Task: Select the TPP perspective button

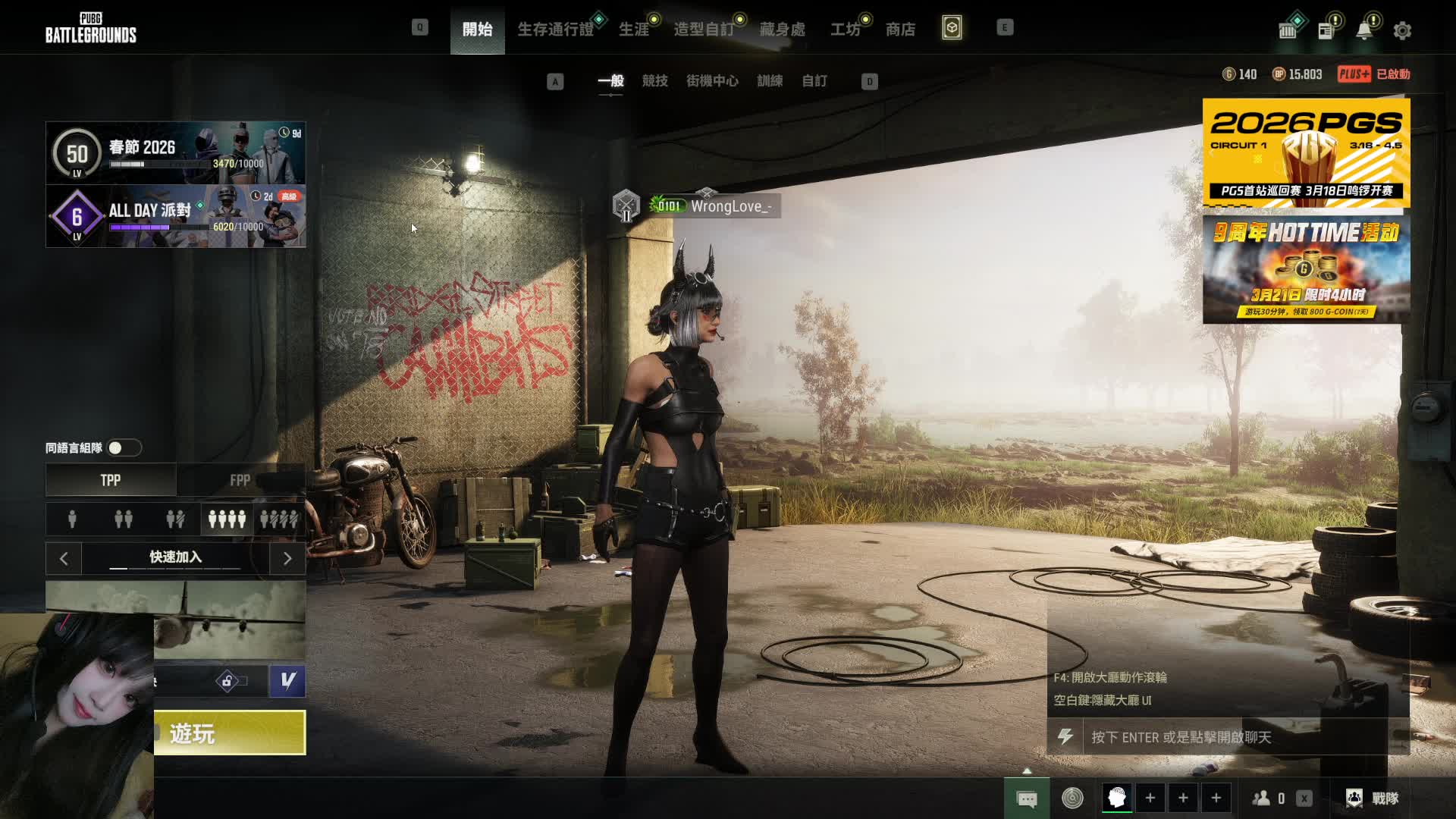Action: (111, 480)
